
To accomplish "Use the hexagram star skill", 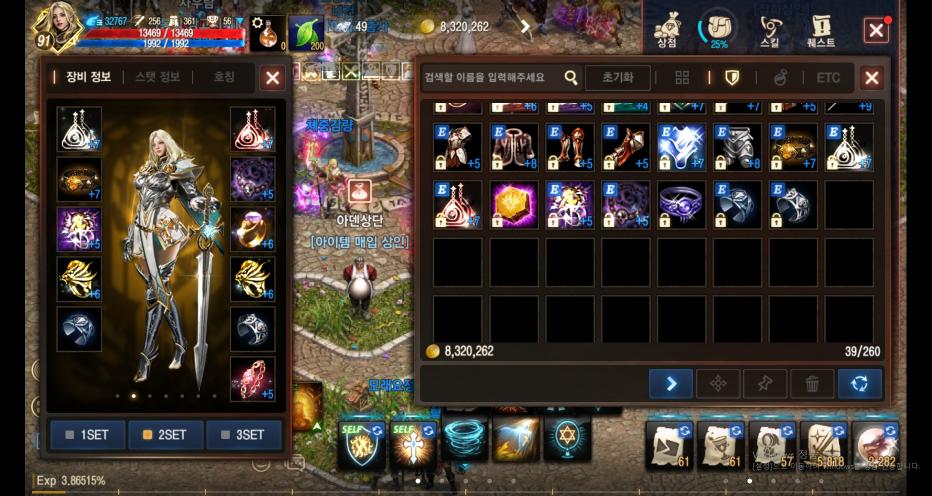I will pyautogui.click(x=567, y=438).
